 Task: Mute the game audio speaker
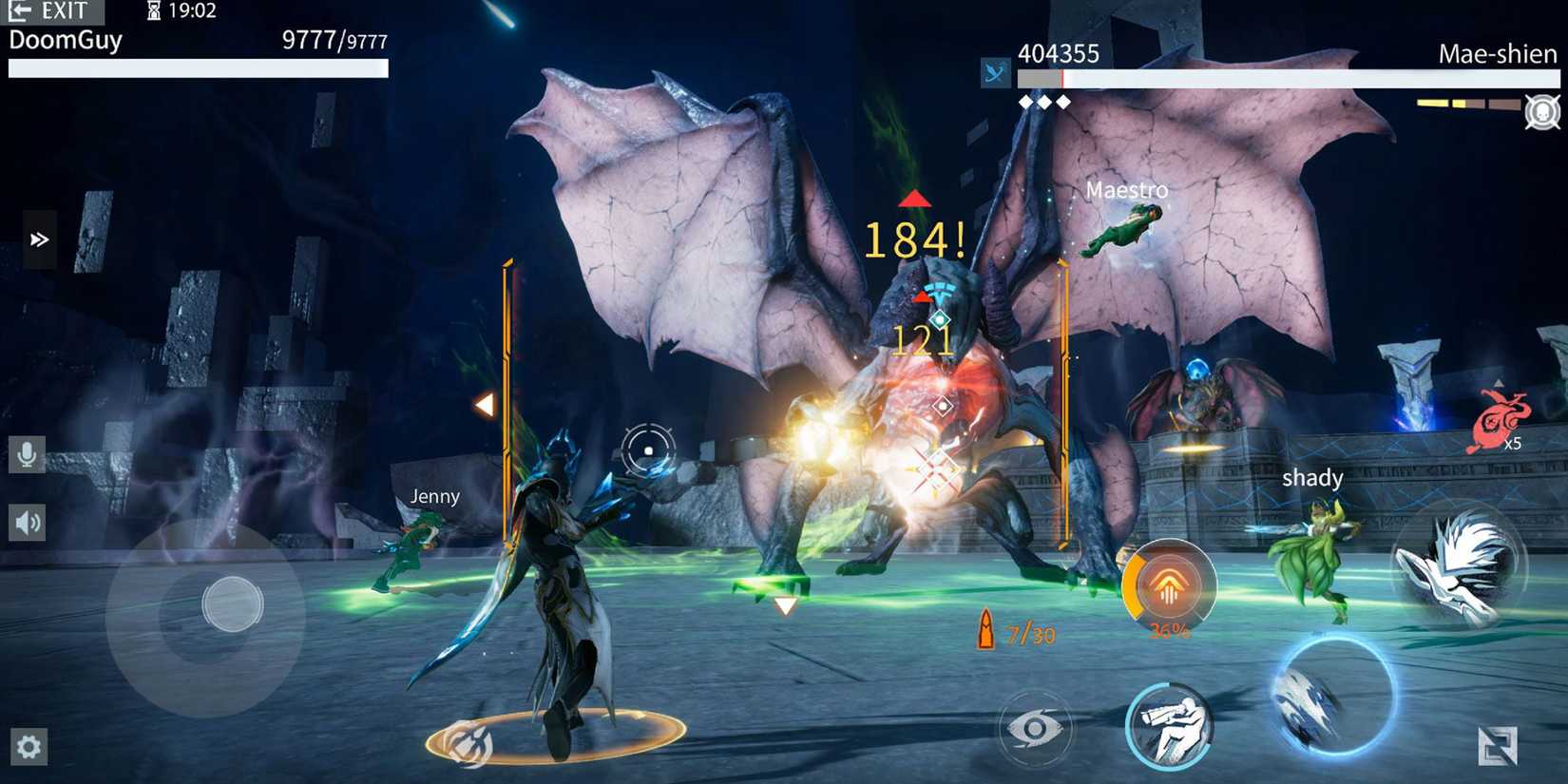(27, 523)
